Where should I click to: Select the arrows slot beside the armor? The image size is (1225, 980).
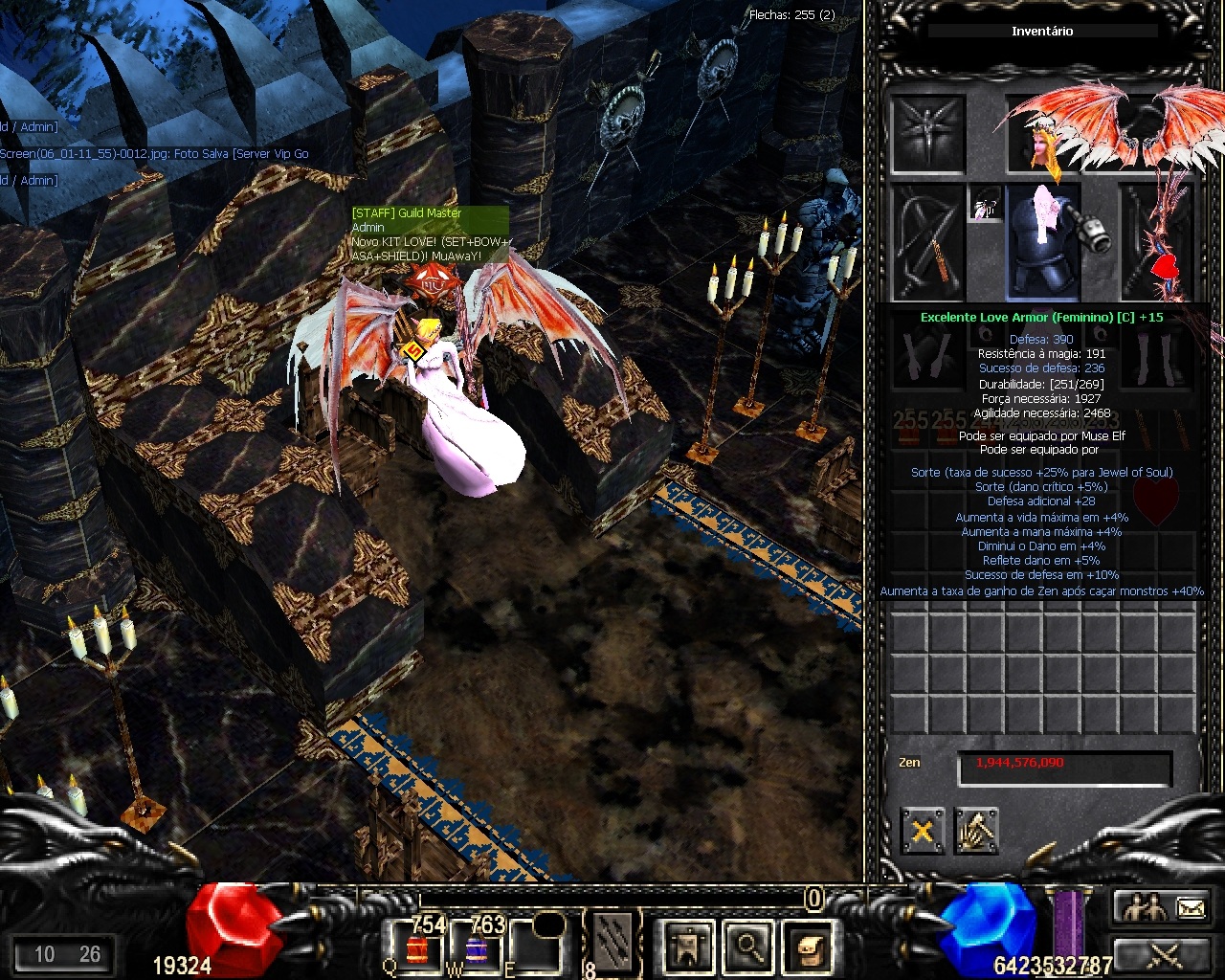point(928,242)
